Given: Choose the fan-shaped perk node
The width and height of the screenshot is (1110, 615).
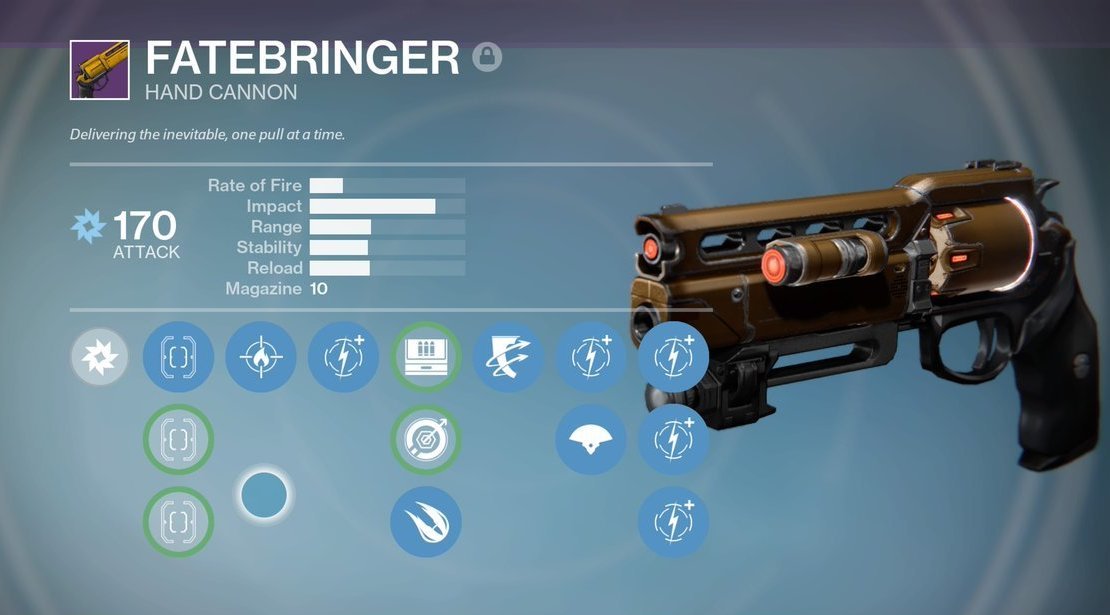Looking at the screenshot, I should click(590, 439).
